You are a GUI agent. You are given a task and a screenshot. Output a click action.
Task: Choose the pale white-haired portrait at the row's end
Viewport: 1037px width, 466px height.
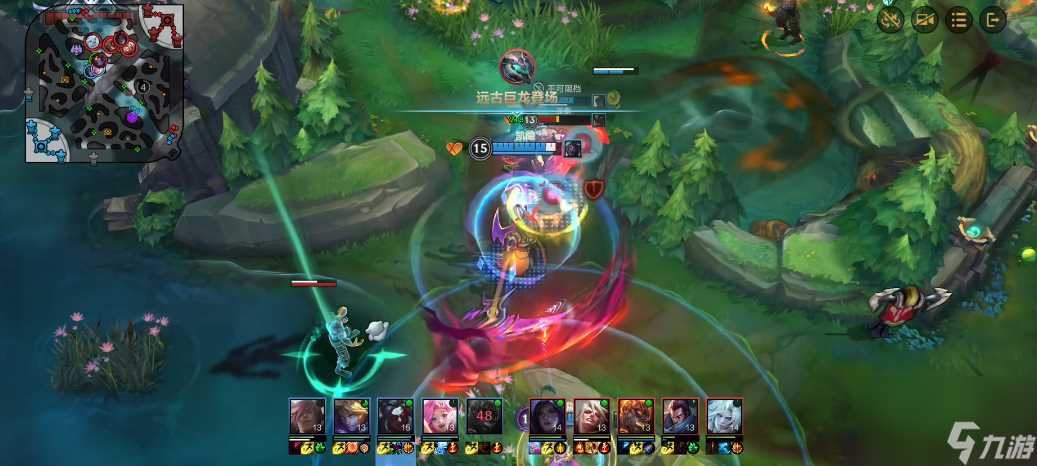(723, 417)
